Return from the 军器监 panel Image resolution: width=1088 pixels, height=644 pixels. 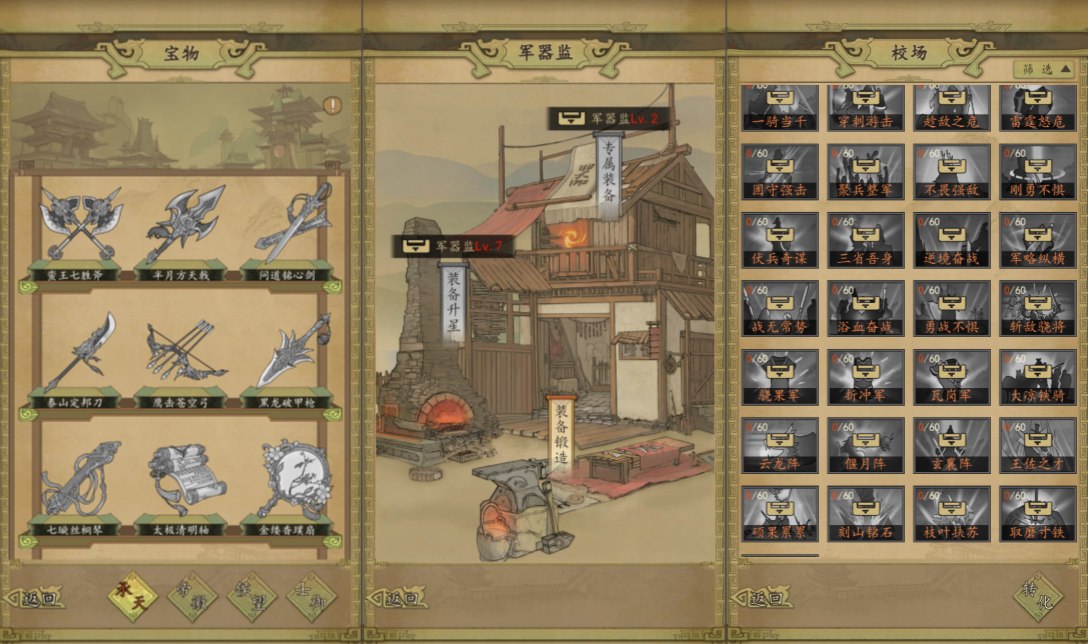[403, 599]
